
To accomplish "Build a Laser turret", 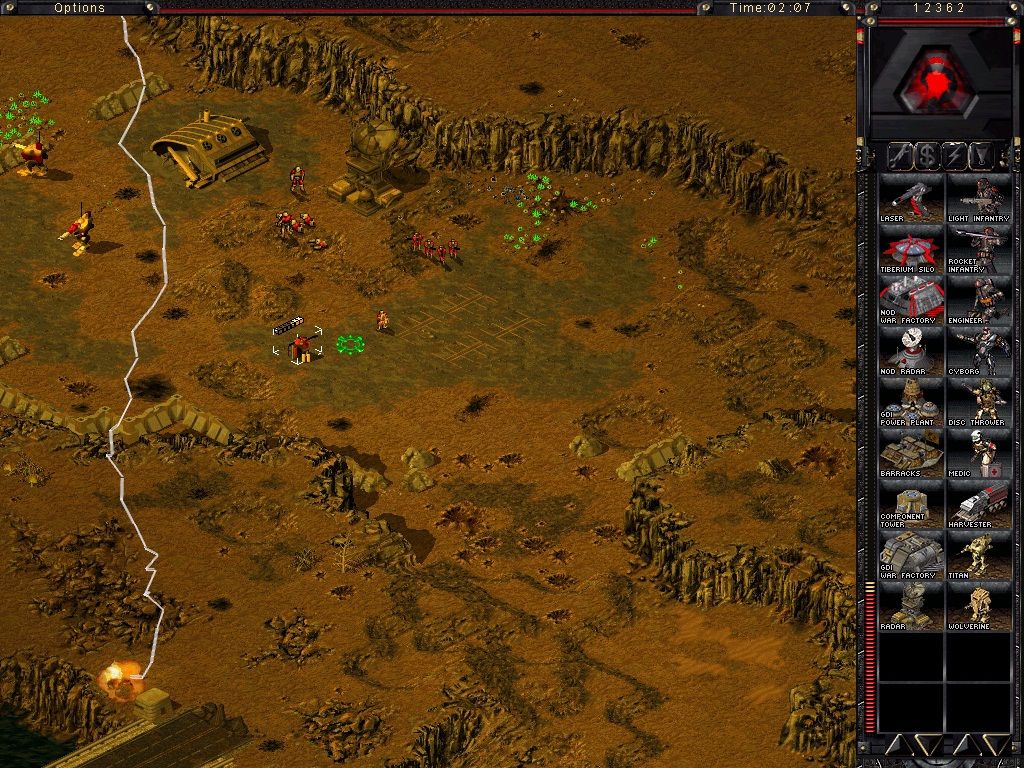I will coord(911,199).
